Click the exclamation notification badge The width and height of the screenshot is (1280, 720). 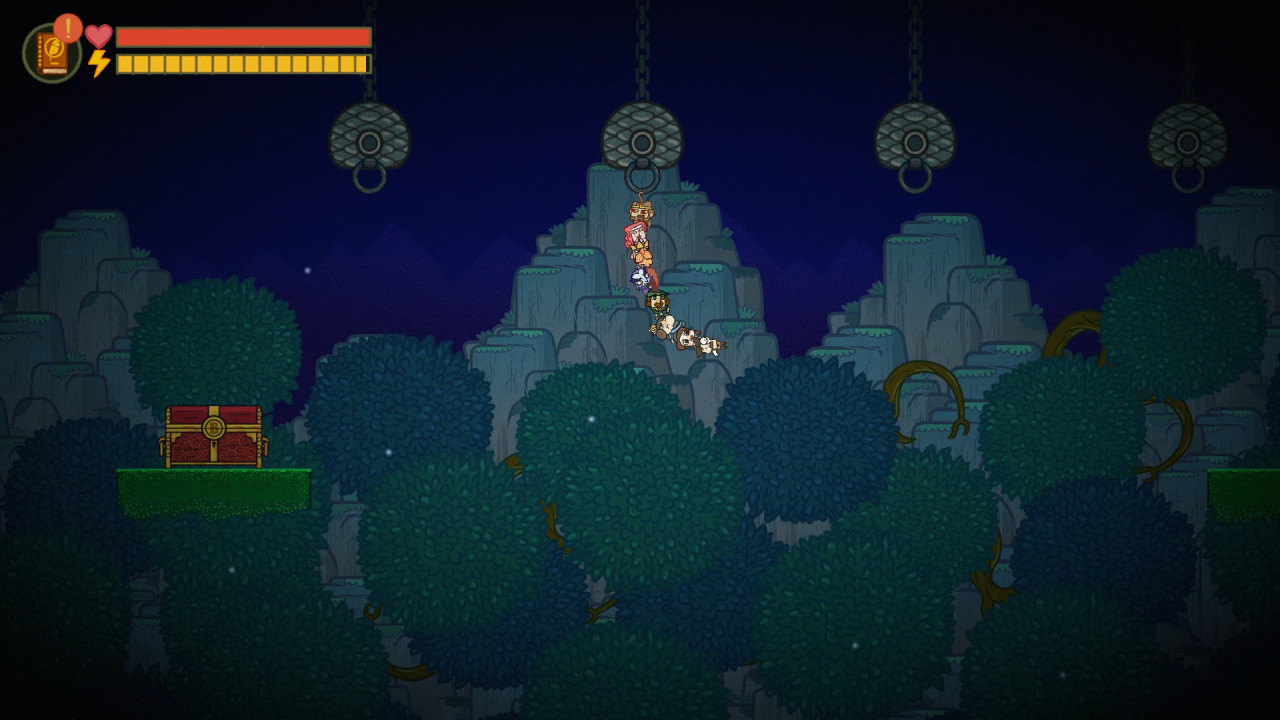coord(66,26)
